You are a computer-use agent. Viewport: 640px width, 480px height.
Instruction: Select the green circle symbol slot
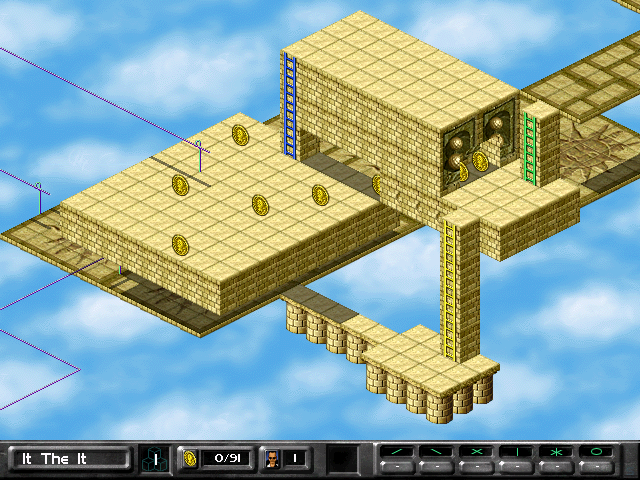596,452
